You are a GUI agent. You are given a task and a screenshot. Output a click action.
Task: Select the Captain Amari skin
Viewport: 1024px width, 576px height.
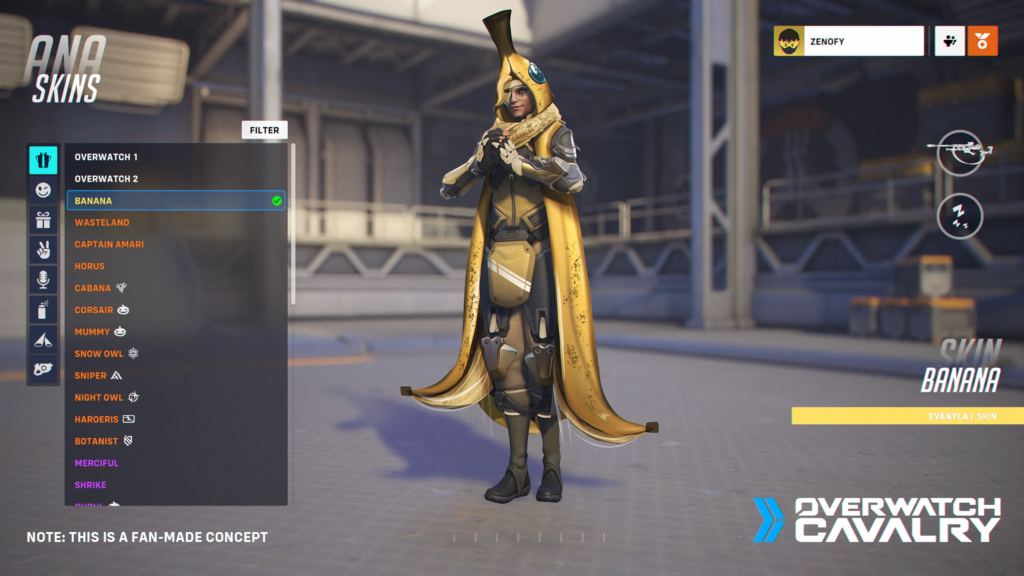(109, 245)
